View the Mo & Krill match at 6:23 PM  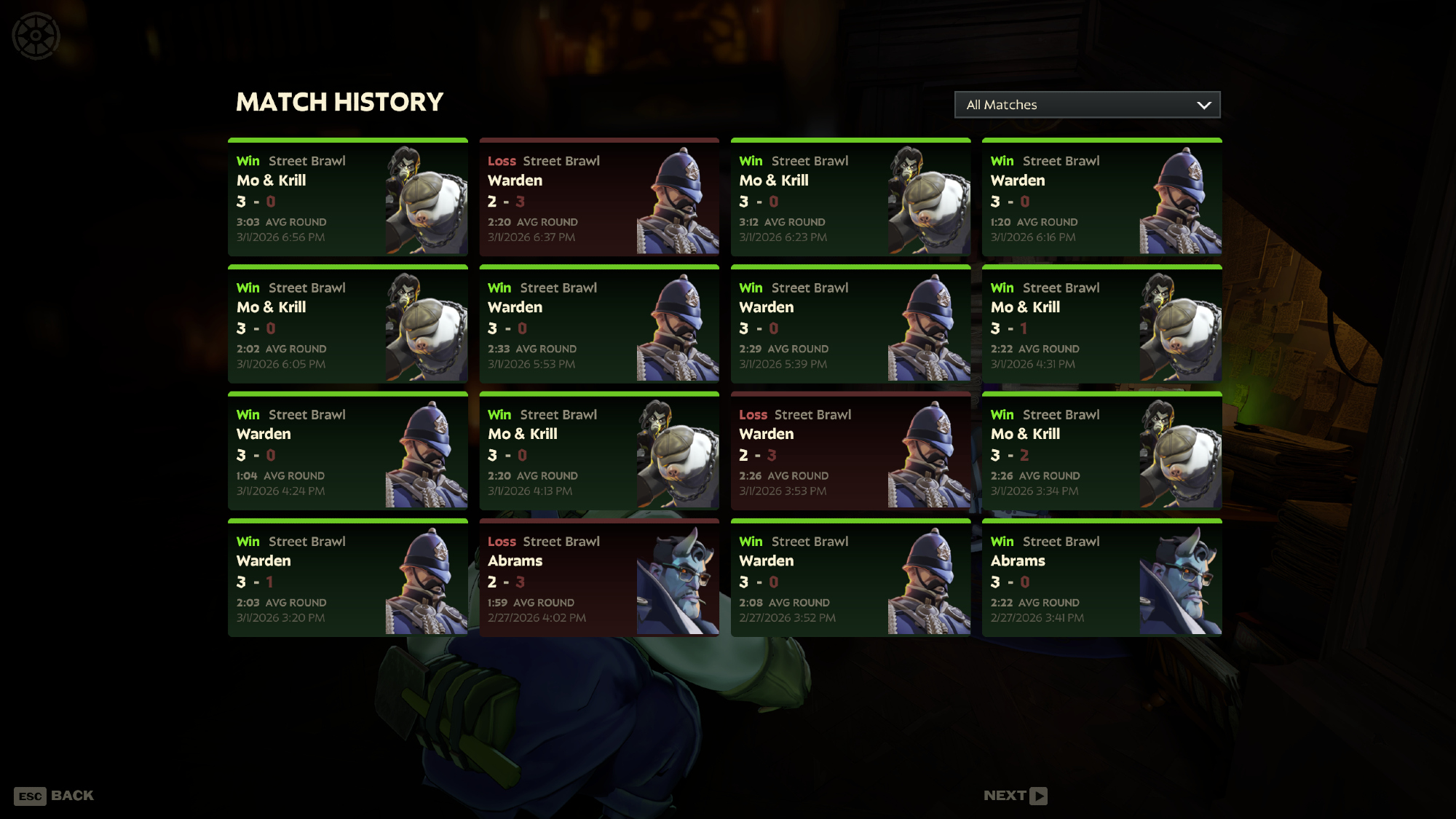tap(850, 197)
